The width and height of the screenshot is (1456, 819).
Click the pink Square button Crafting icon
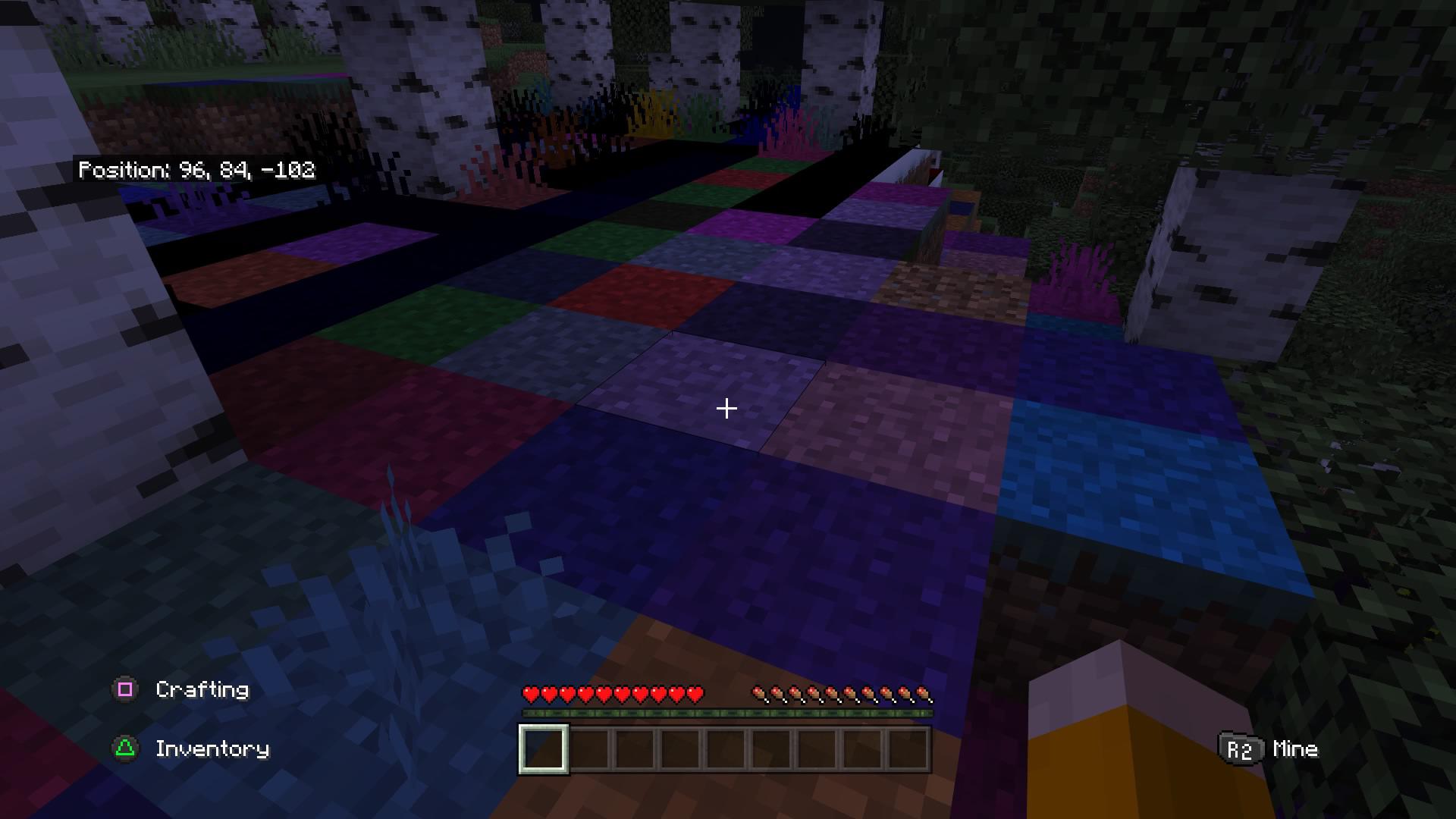tap(126, 690)
